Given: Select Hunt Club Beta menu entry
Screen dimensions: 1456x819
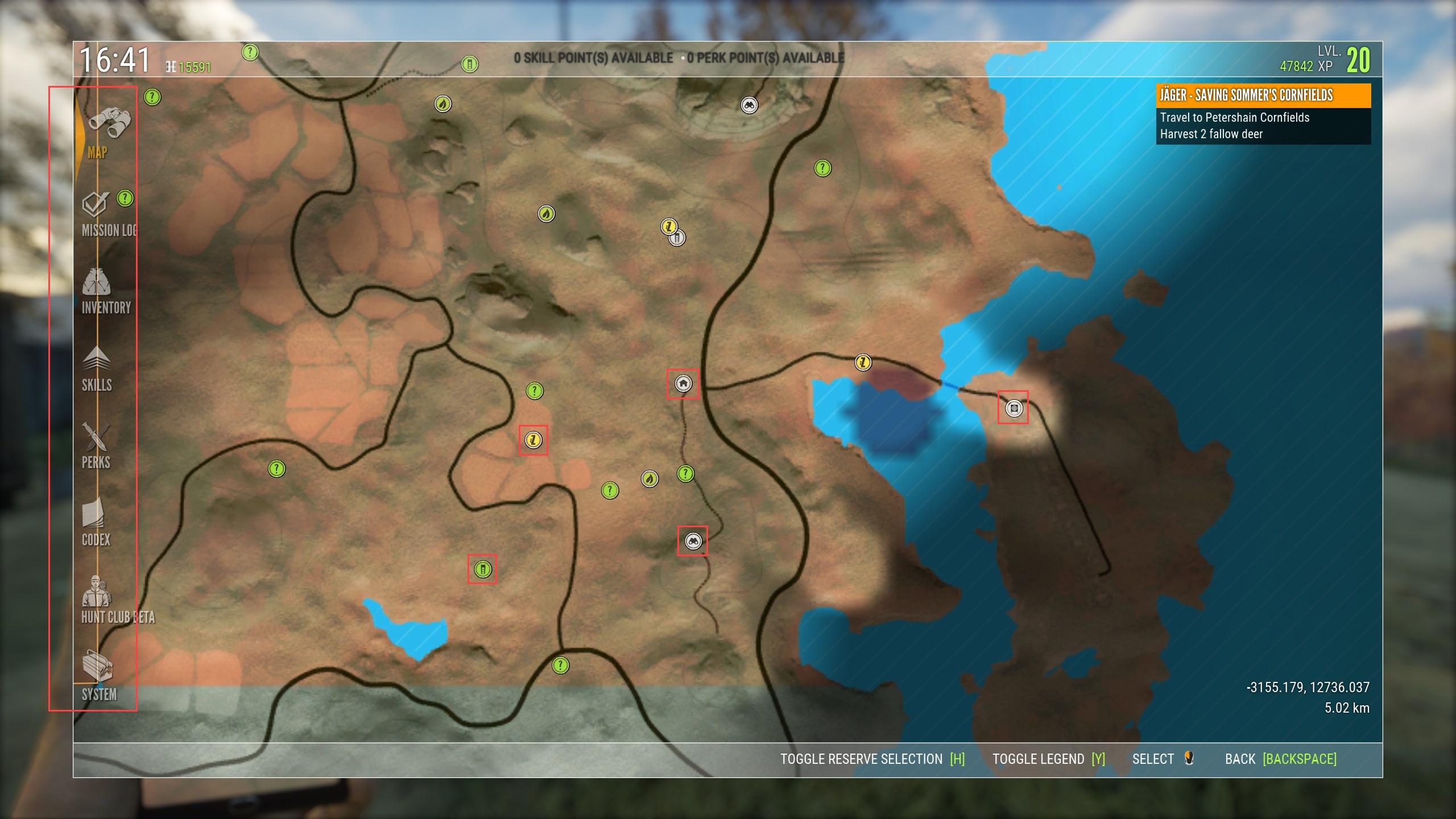Looking at the screenshot, I should pyautogui.click(x=108, y=601).
